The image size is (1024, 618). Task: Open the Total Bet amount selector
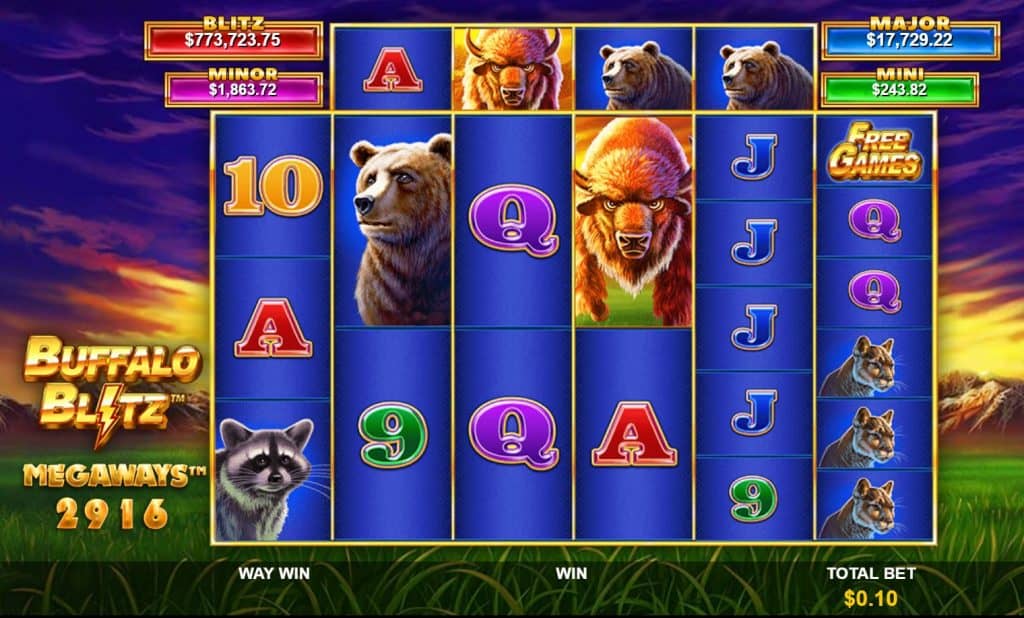click(x=870, y=598)
